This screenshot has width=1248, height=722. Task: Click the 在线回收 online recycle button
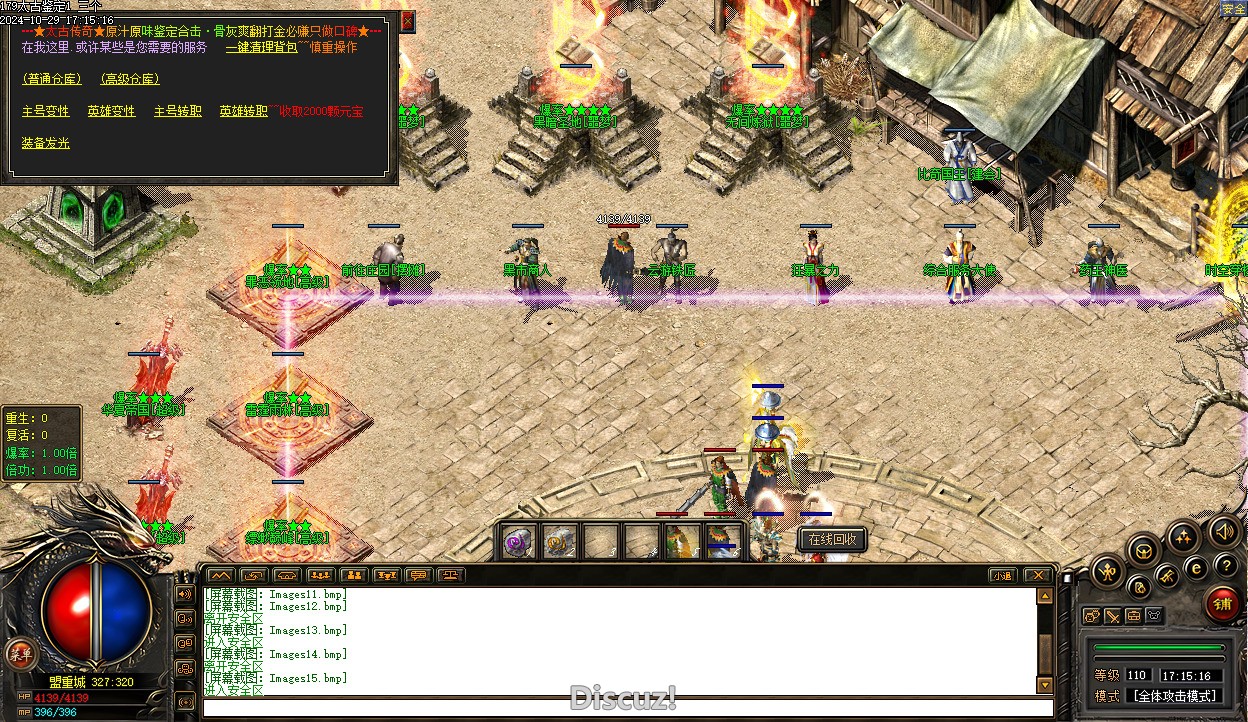[x=832, y=540]
